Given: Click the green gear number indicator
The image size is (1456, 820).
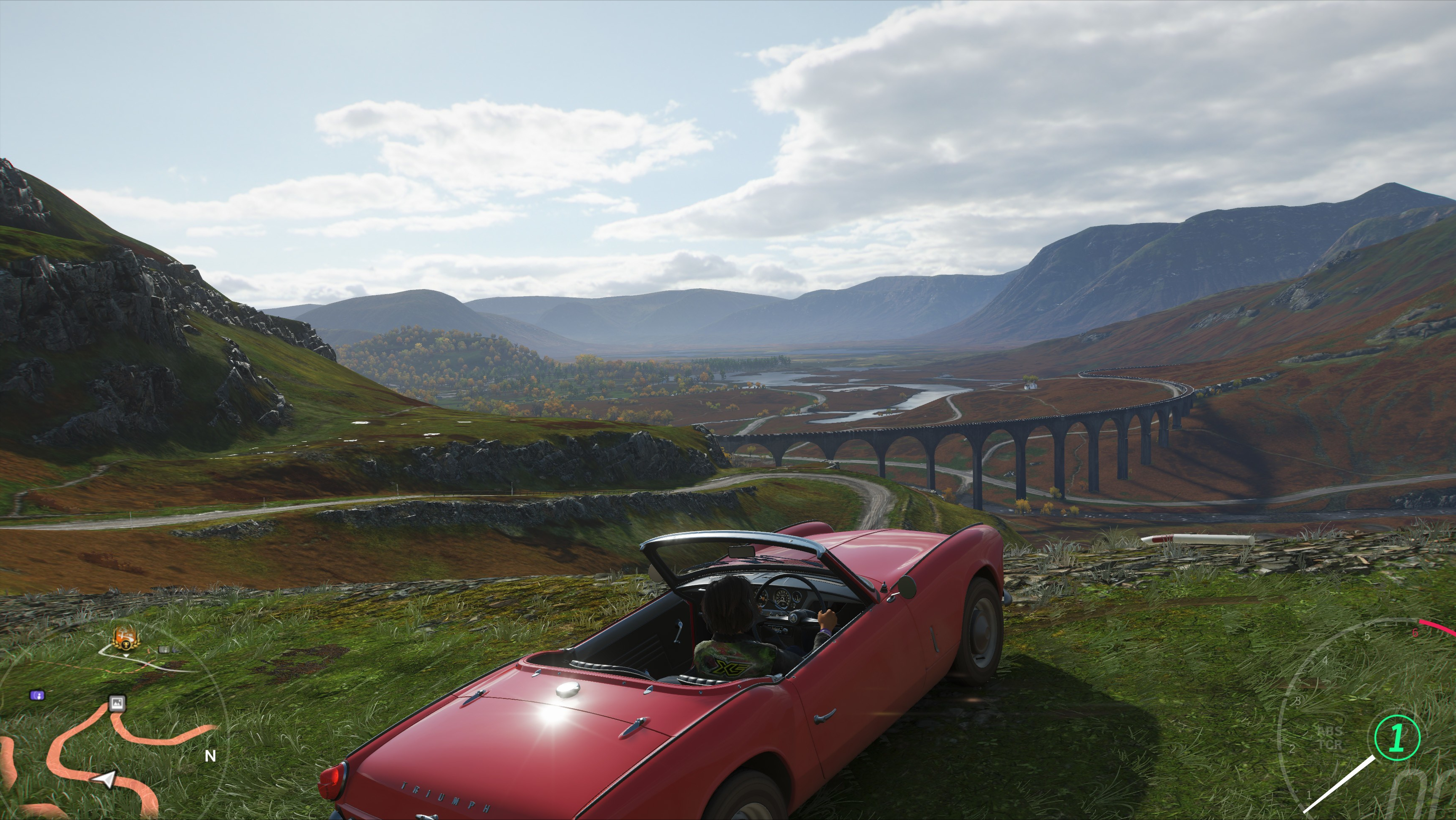Looking at the screenshot, I should pyautogui.click(x=1397, y=738).
